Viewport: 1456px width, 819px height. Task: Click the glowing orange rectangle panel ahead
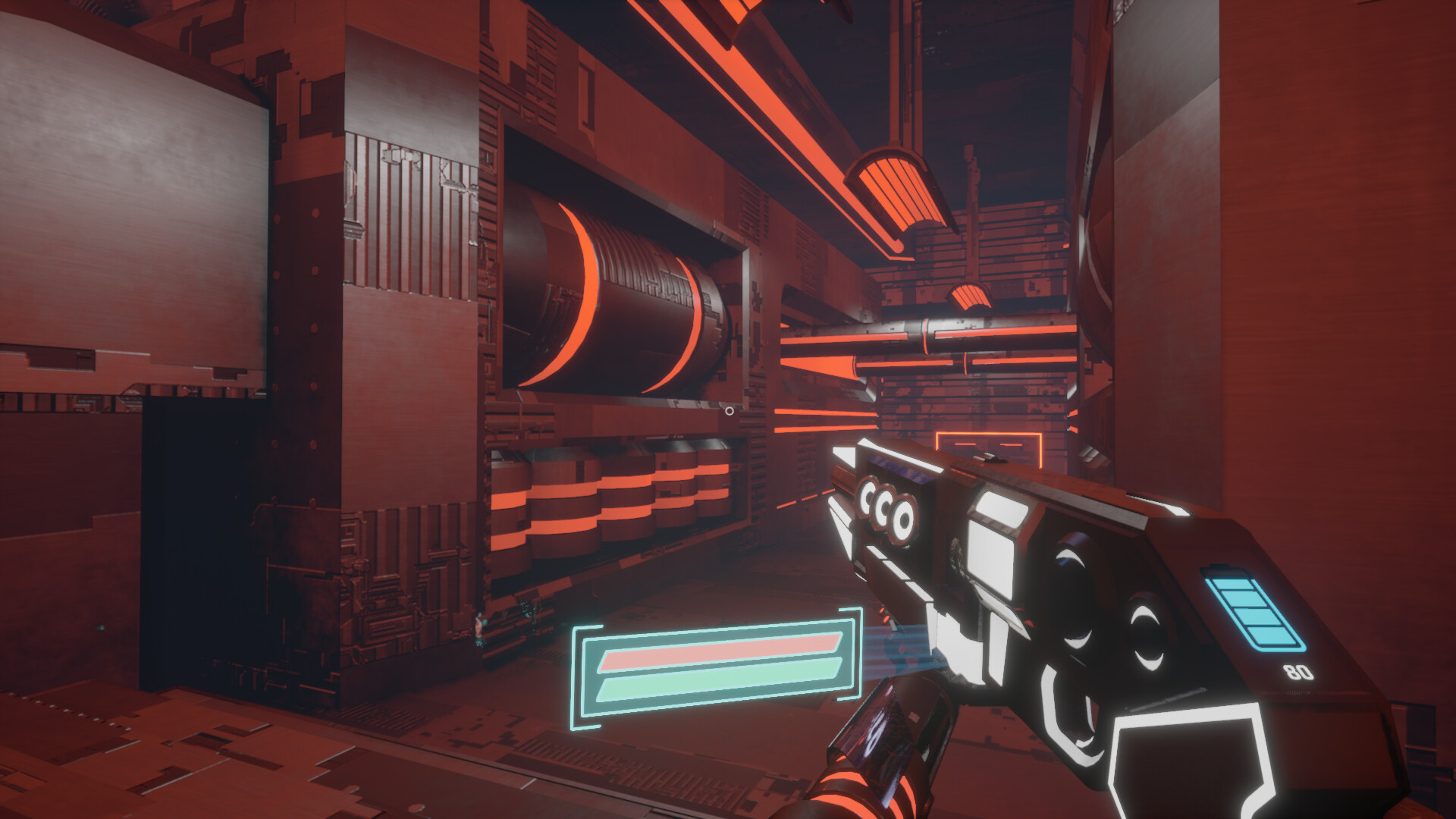pyautogui.click(x=988, y=449)
